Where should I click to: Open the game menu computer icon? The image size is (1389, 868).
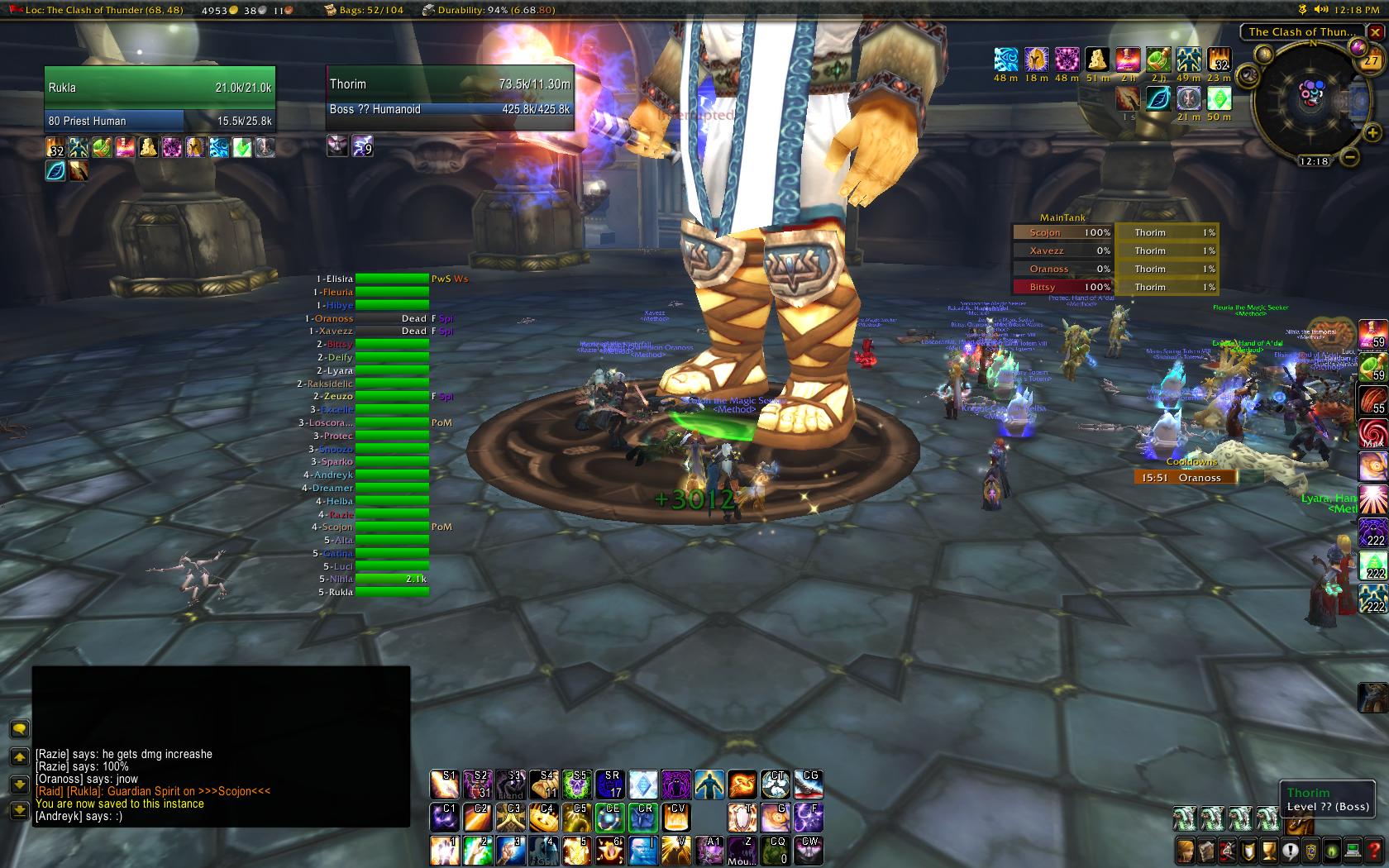click(1353, 850)
